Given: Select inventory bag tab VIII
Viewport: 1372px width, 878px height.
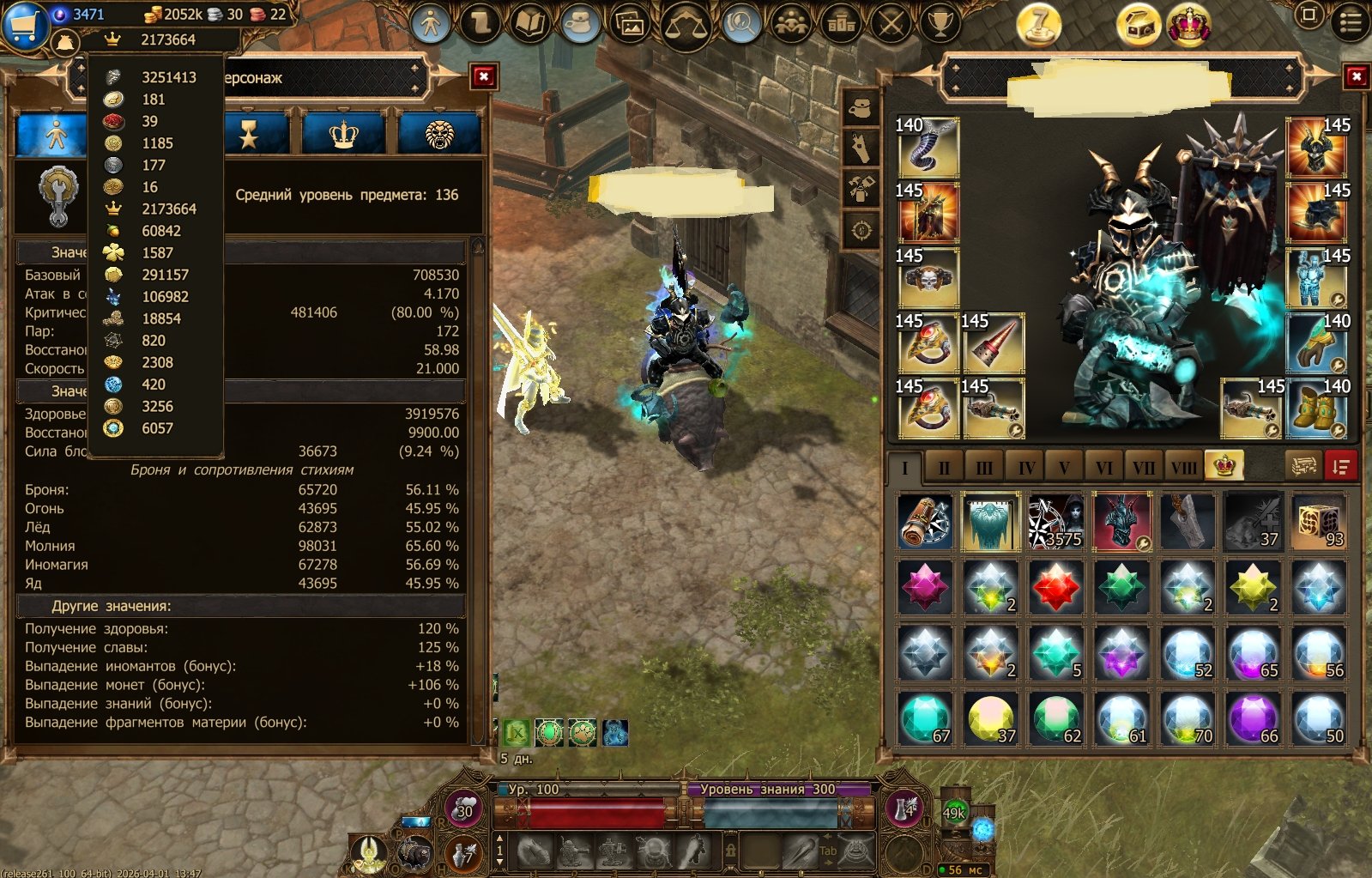Looking at the screenshot, I should coord(1184,468).
